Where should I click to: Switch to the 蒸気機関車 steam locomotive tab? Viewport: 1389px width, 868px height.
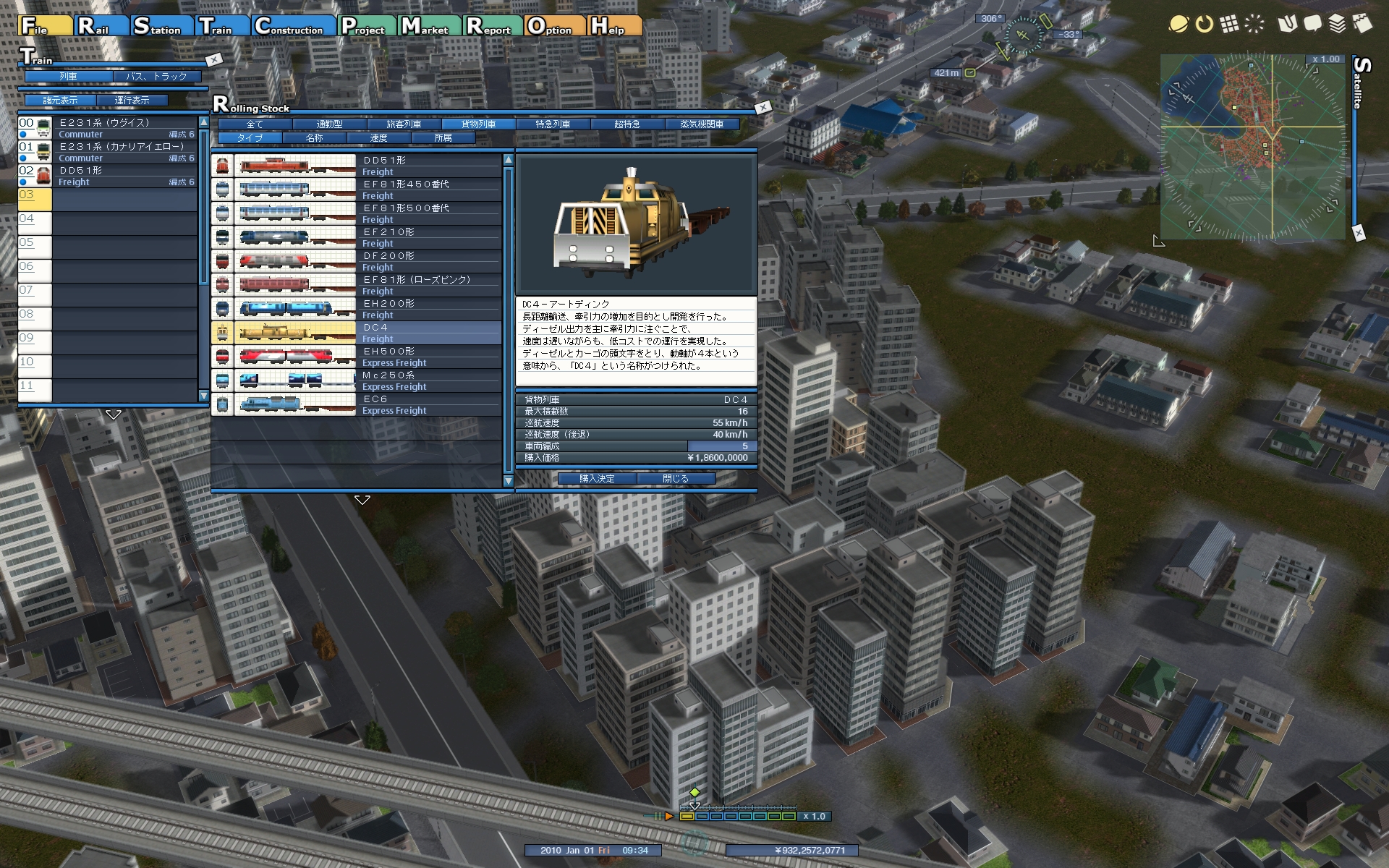click(x=702, y=124)
